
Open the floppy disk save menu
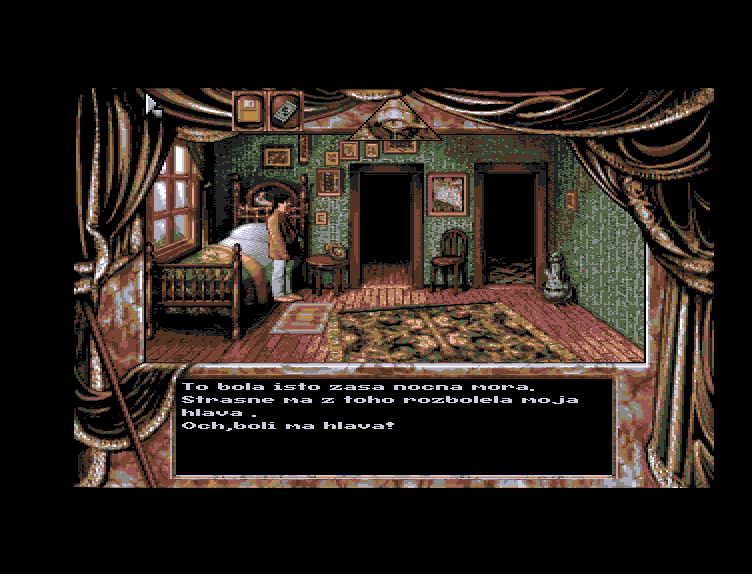point(249,109)
